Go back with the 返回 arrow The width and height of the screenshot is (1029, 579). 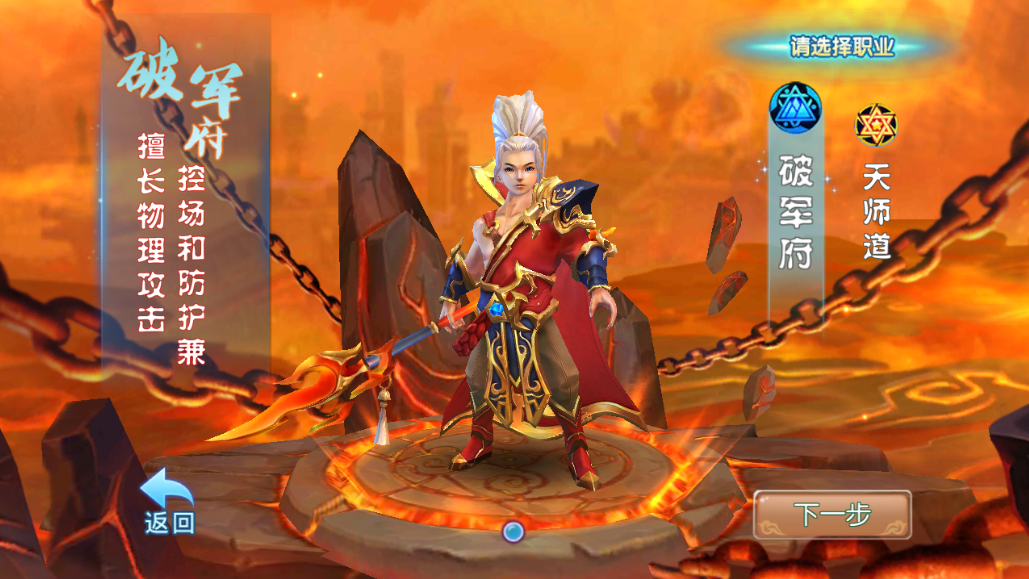[167, 502]
